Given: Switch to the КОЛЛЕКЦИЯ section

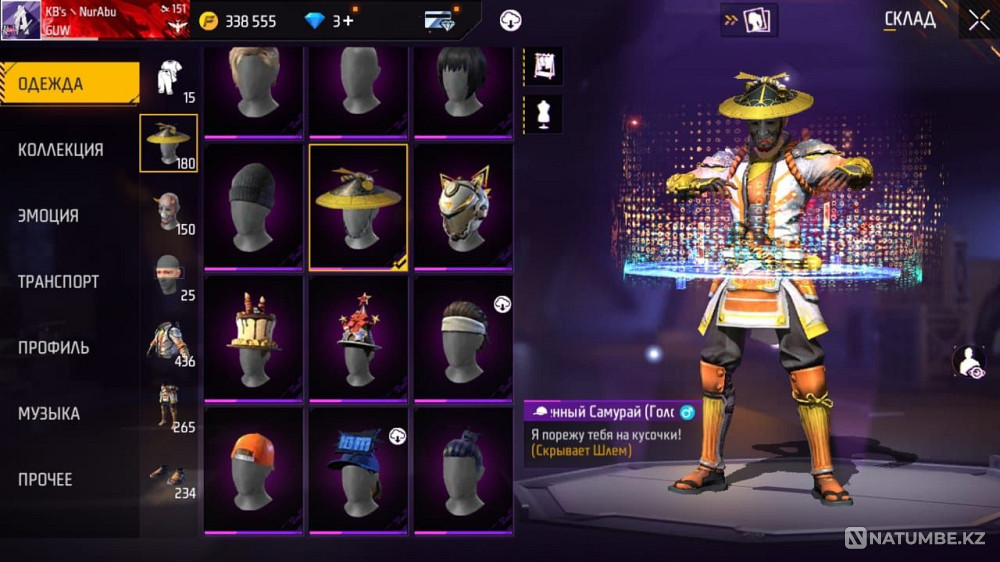Looking at the screenshot, I should pos(61,150).
